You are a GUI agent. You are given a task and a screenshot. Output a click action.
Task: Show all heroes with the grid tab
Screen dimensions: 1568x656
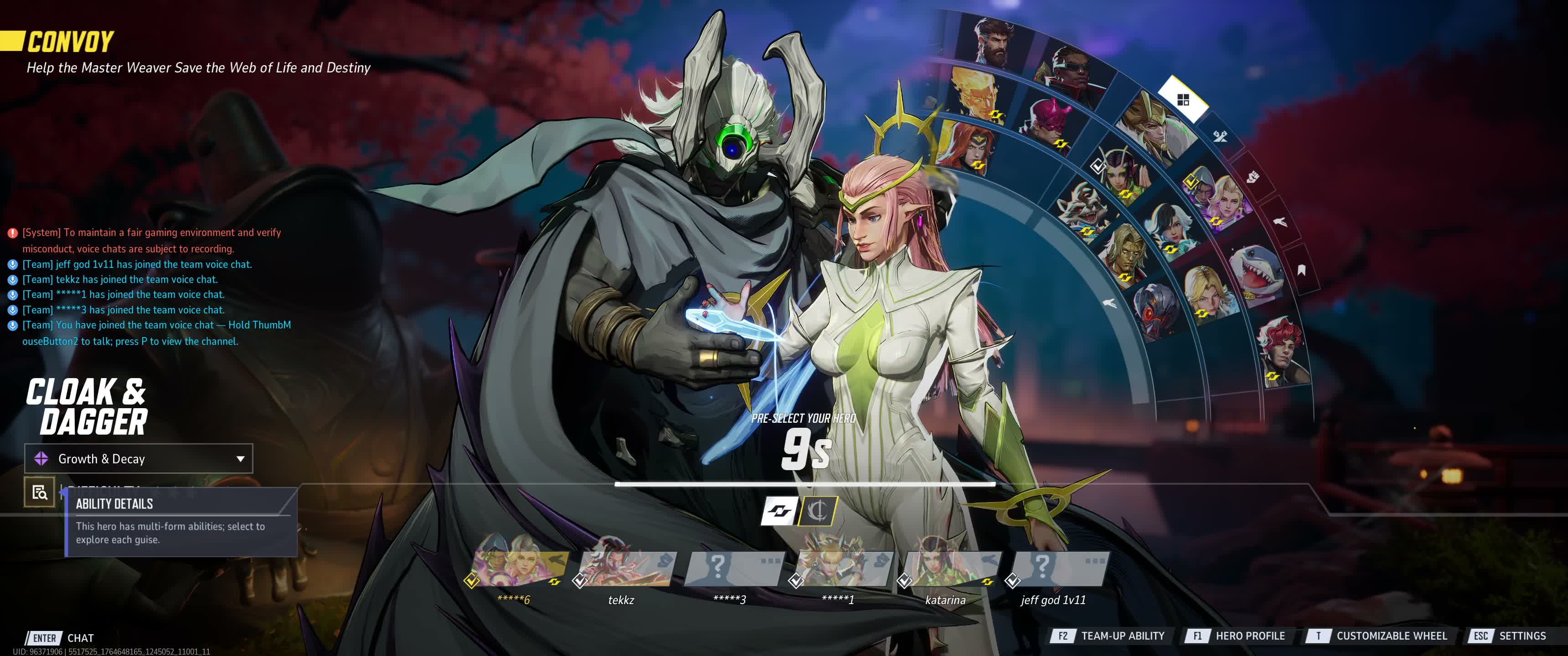[x=1183, y=100]
